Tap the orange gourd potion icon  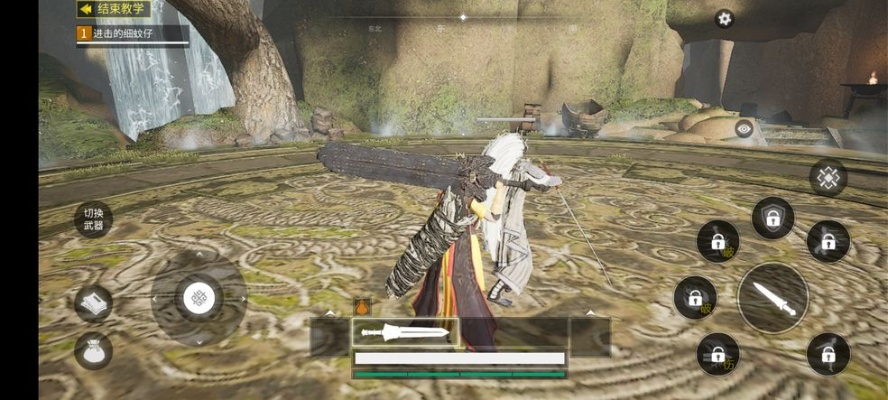pyautogui.click(x=362, y=308)
